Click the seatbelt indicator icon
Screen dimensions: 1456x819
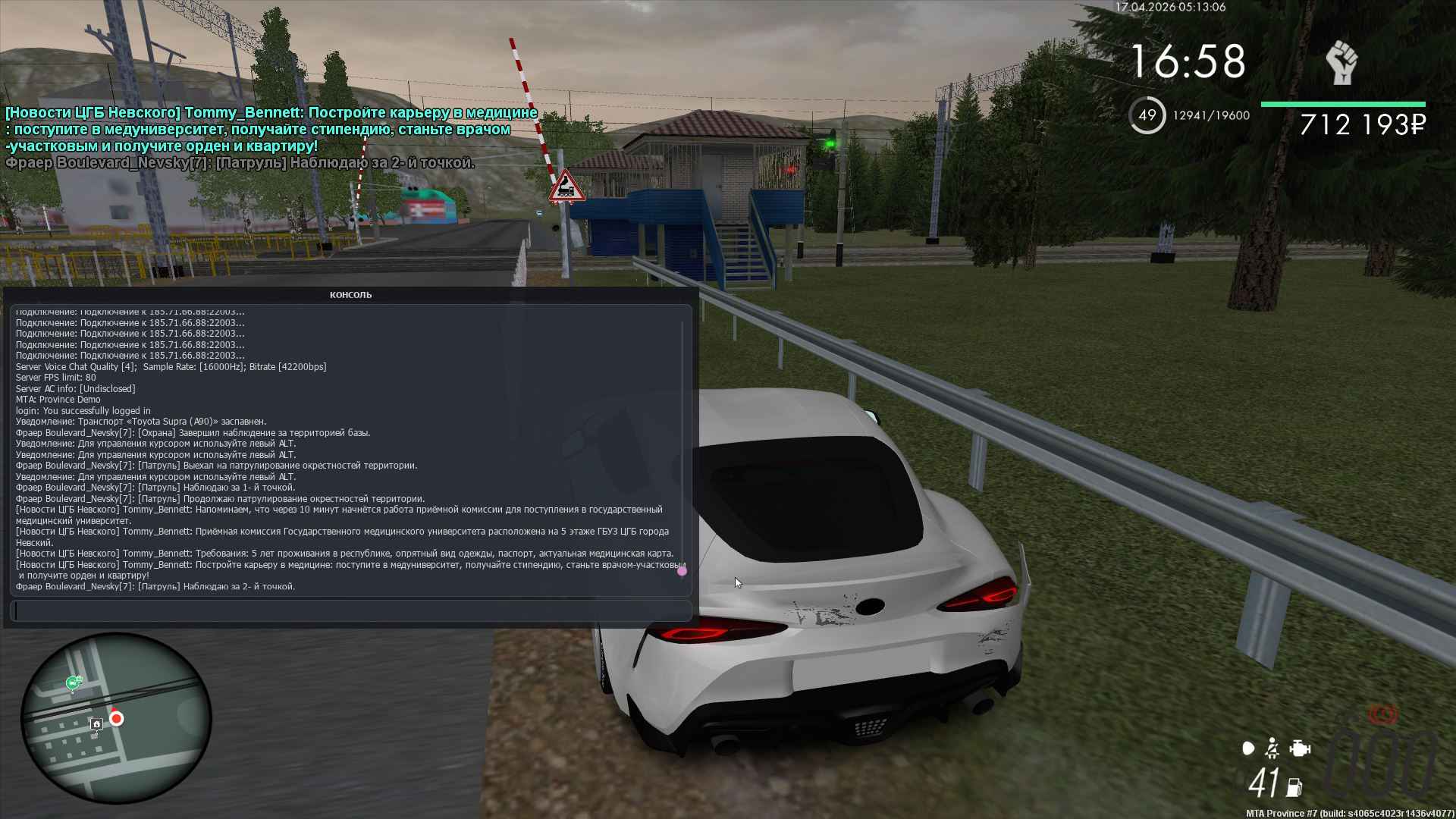pos(1272,749)
